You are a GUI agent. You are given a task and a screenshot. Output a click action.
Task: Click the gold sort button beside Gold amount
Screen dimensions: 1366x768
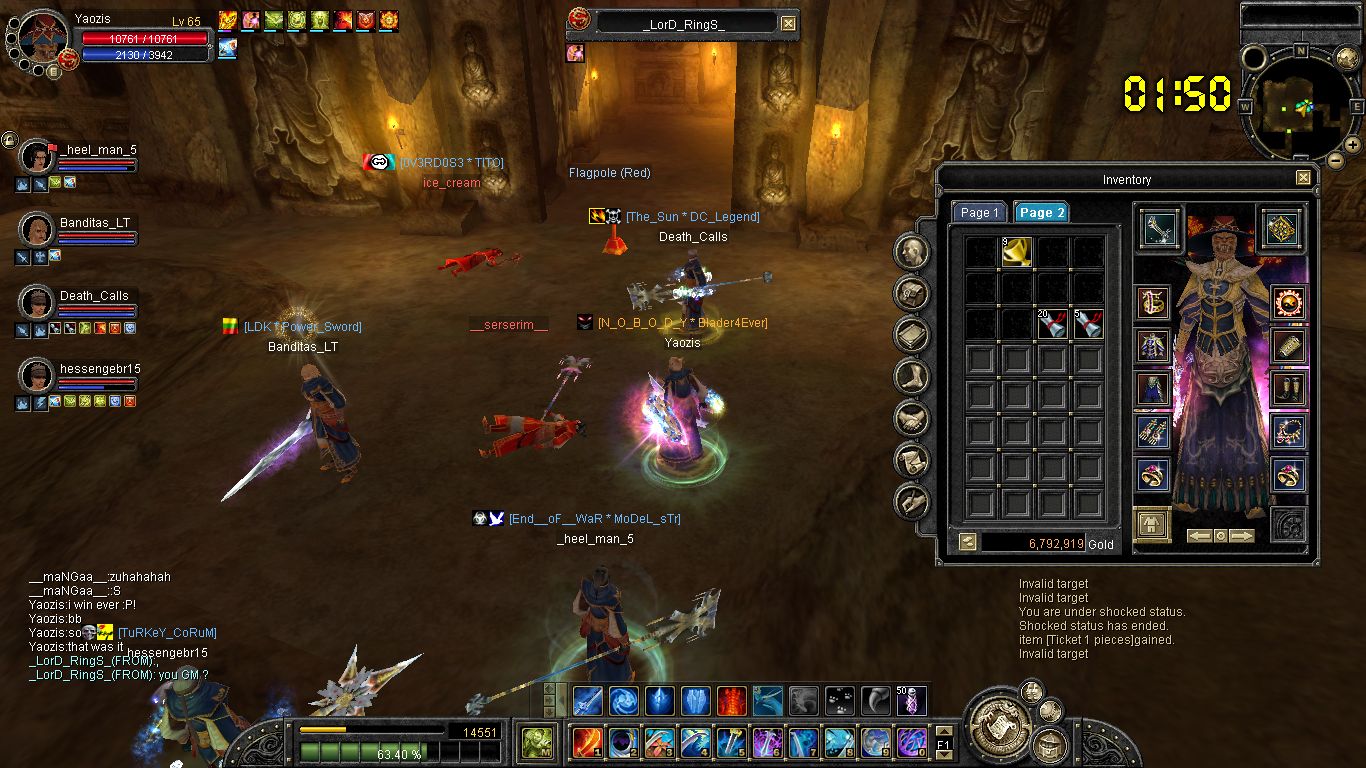[967, 542]
